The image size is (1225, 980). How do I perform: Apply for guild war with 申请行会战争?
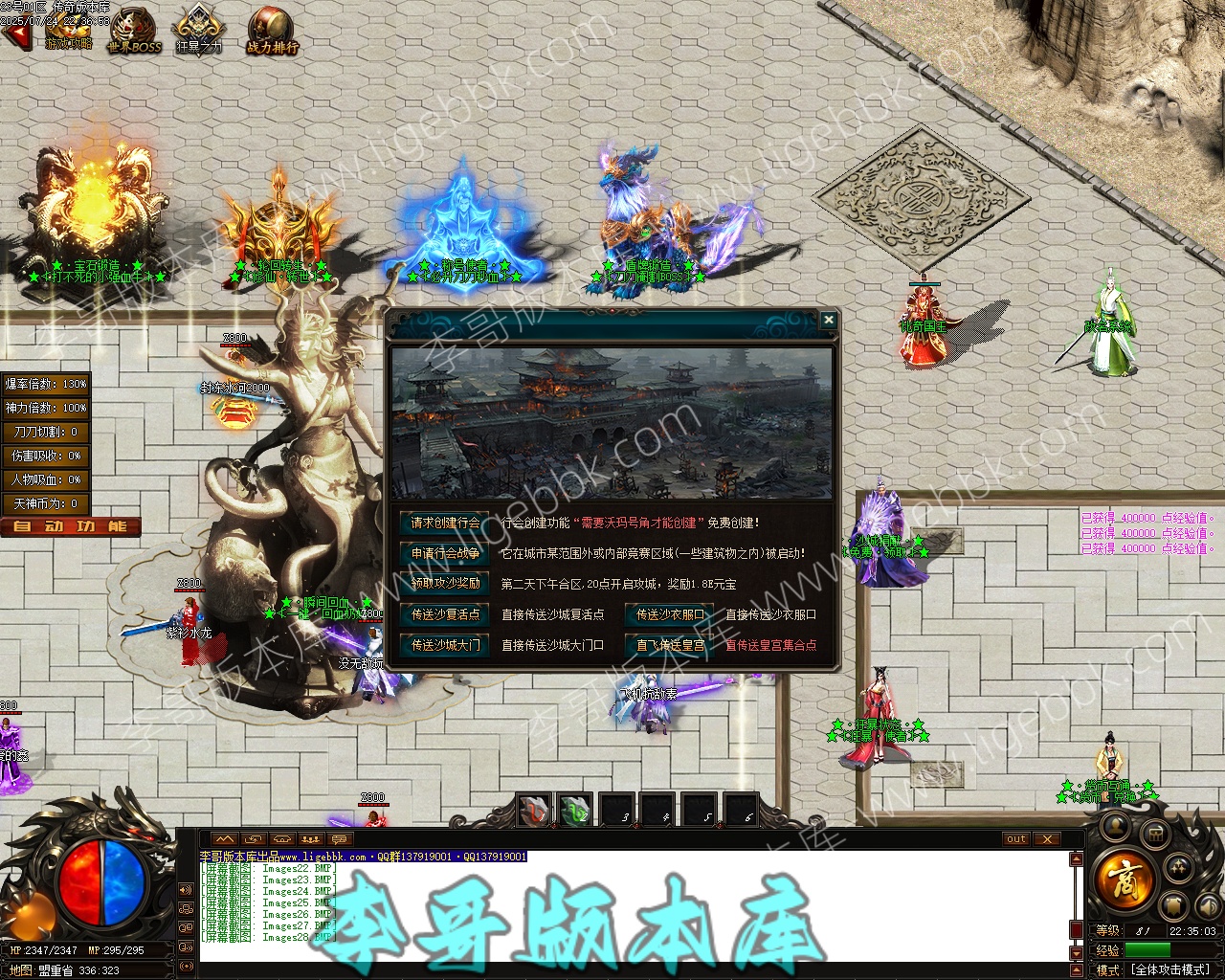pyautogui.click(x=445, y=553)
